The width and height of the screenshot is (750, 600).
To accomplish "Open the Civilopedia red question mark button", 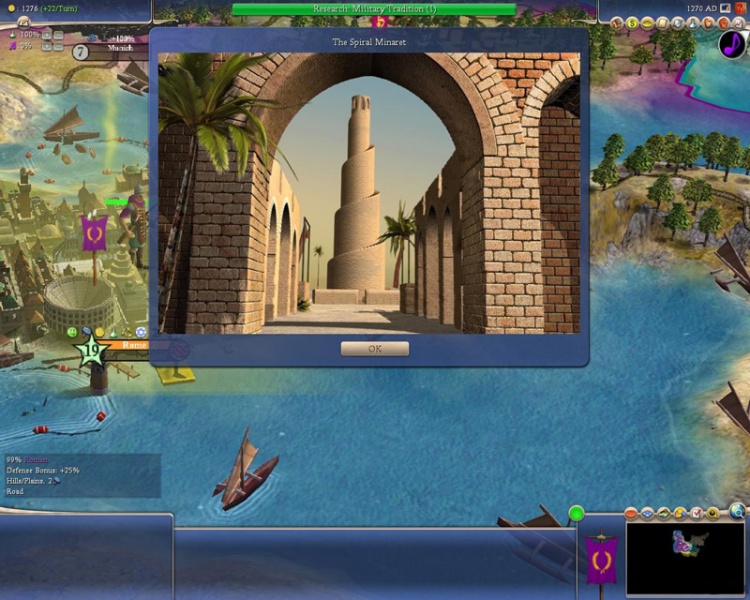I will (741, 8).
